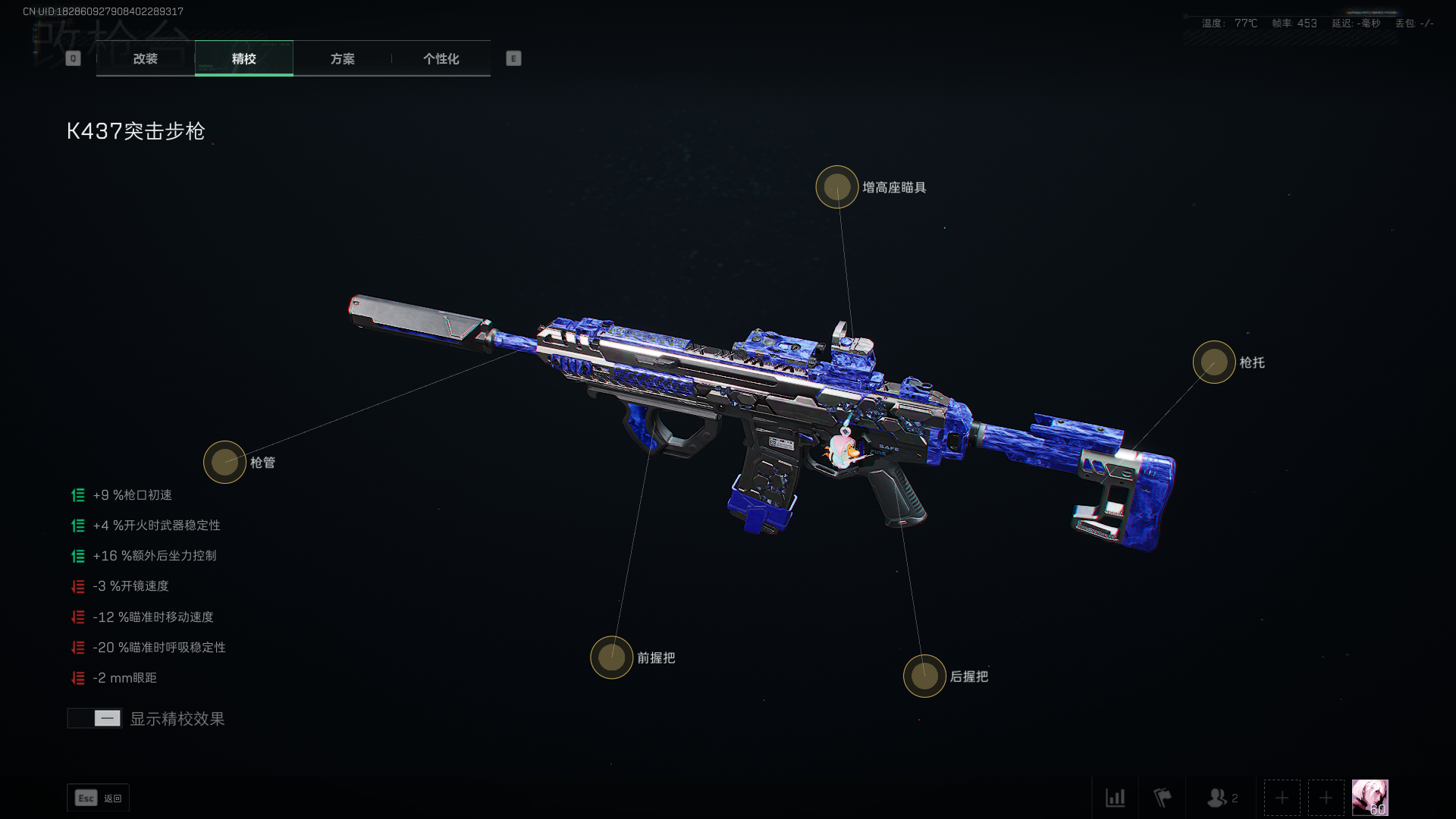Click the flag icon in bottom bar

click(1162, 798)
